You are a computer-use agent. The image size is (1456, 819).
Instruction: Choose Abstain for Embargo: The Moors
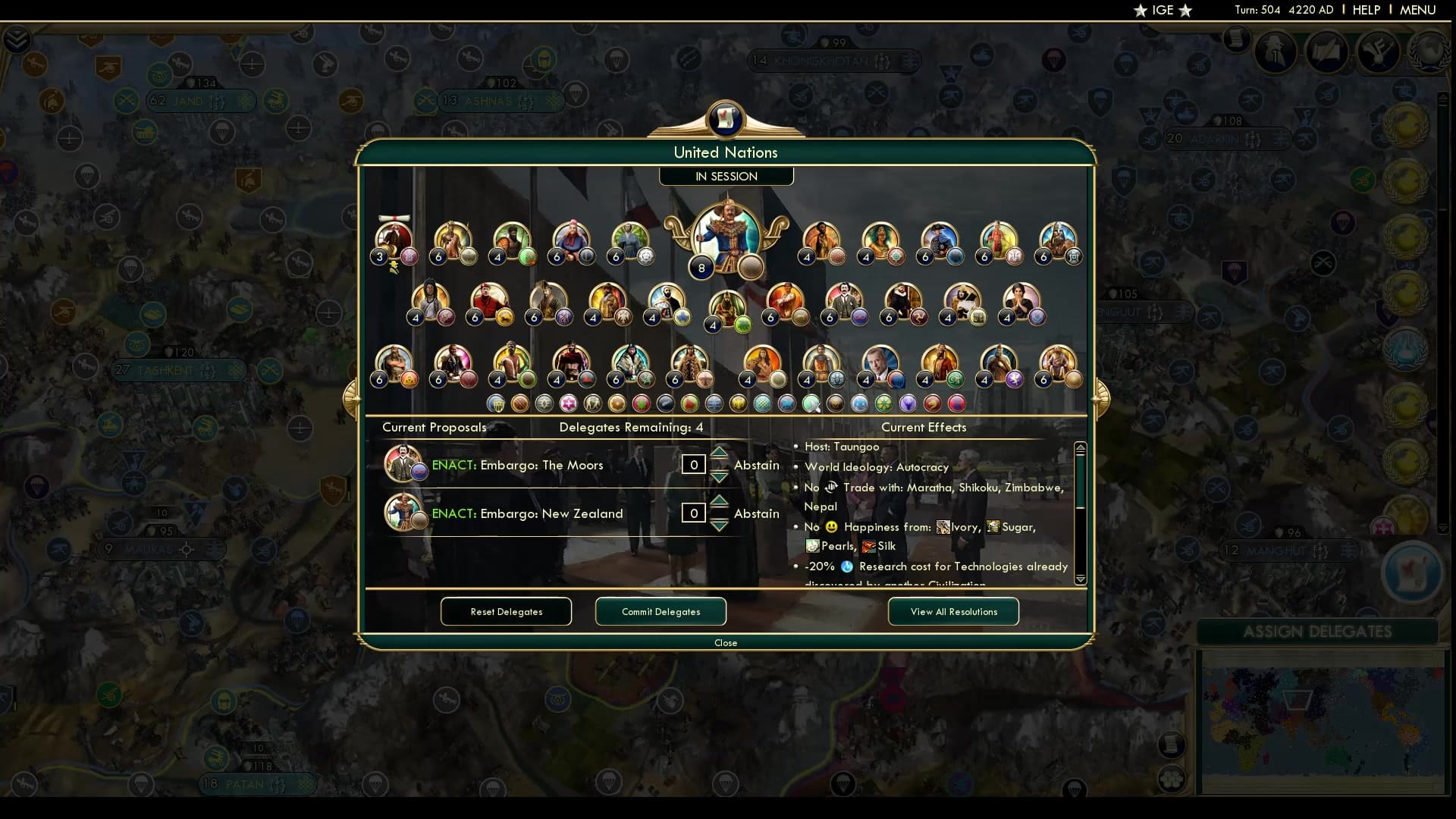coord(756,464)
